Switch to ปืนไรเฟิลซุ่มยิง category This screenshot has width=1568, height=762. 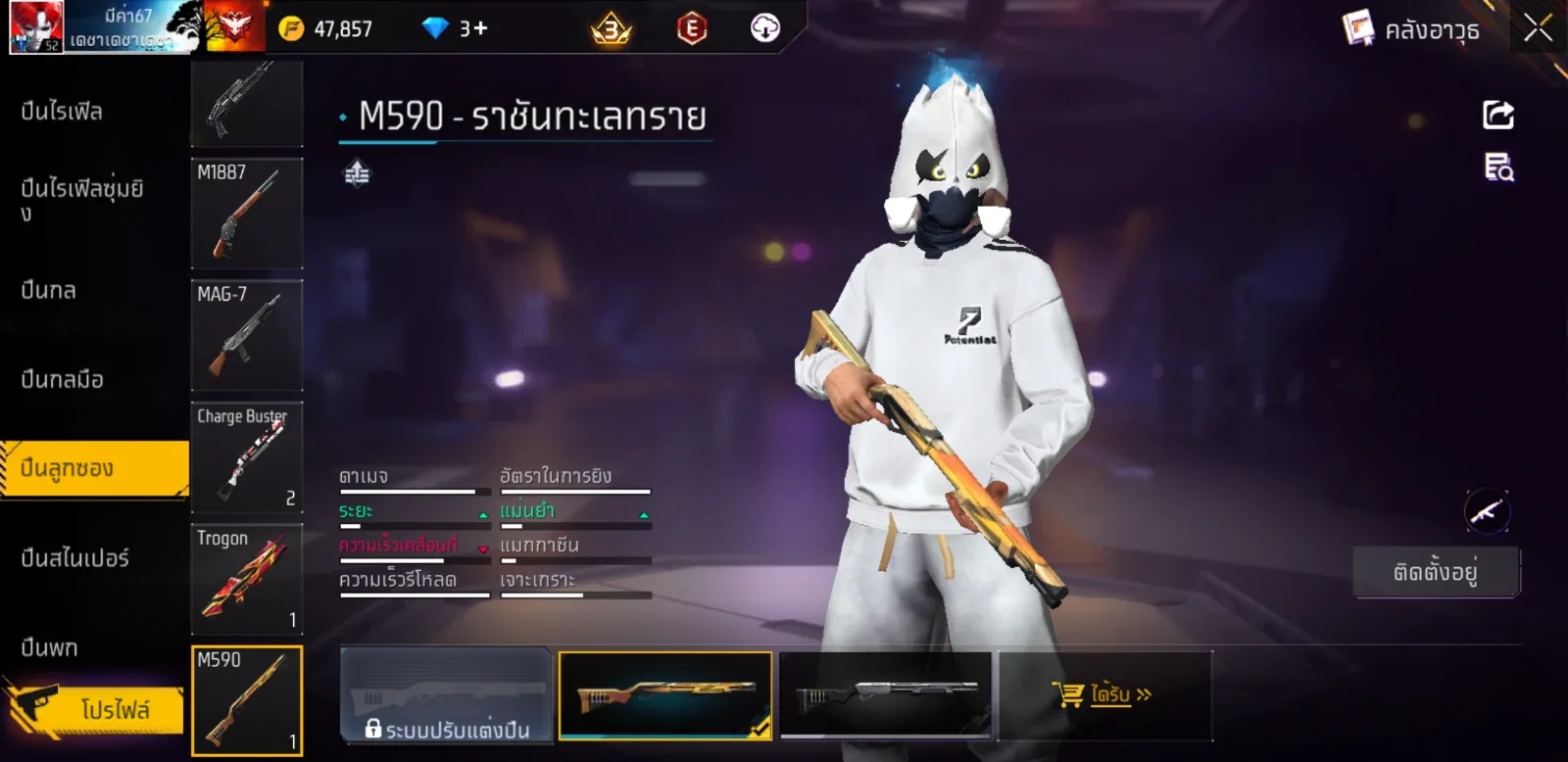point(82,199)
